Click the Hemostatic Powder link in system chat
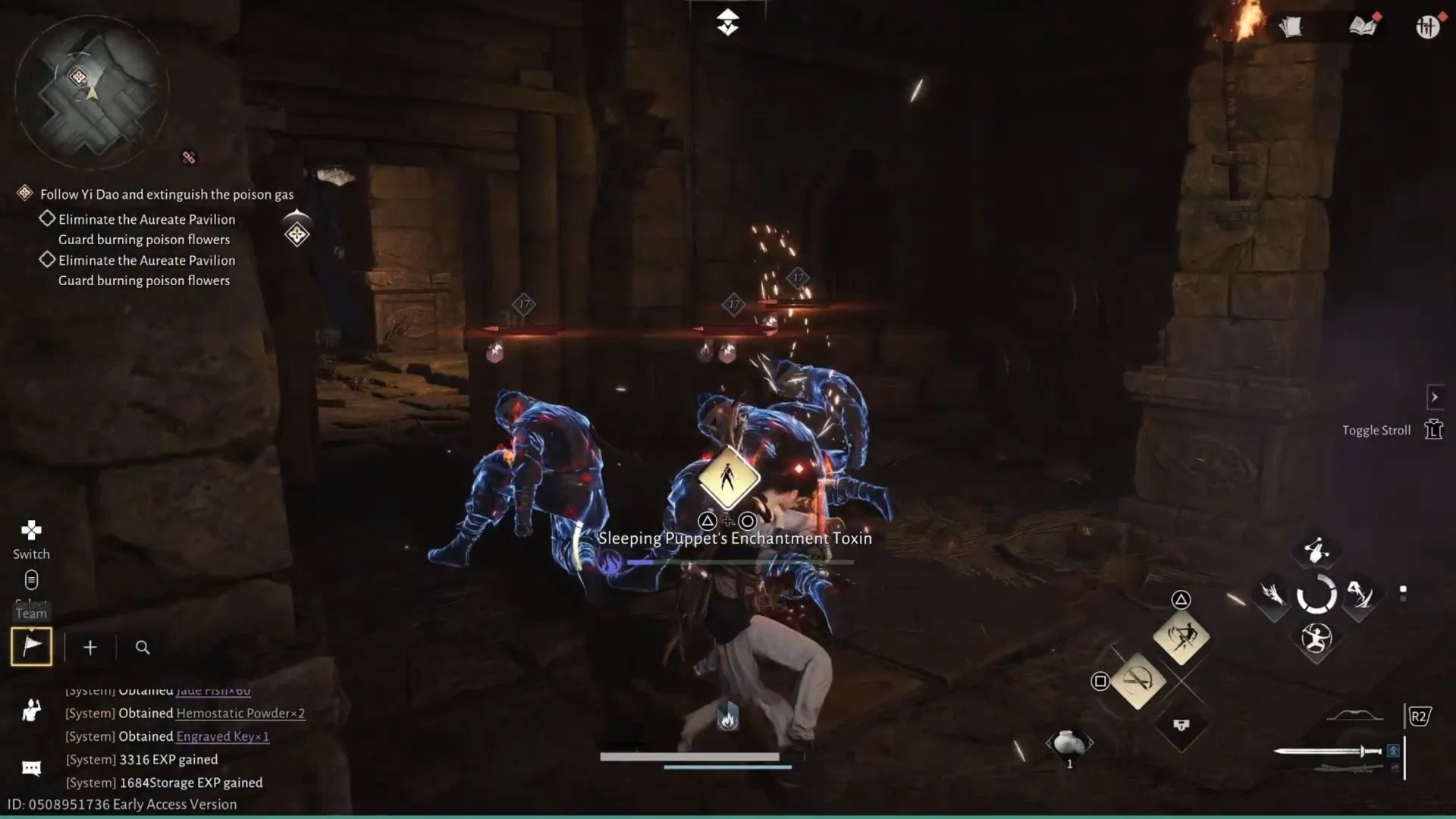Image resolution: width=1456 pixels, height=819 pixels. click(x=239, y=713)
